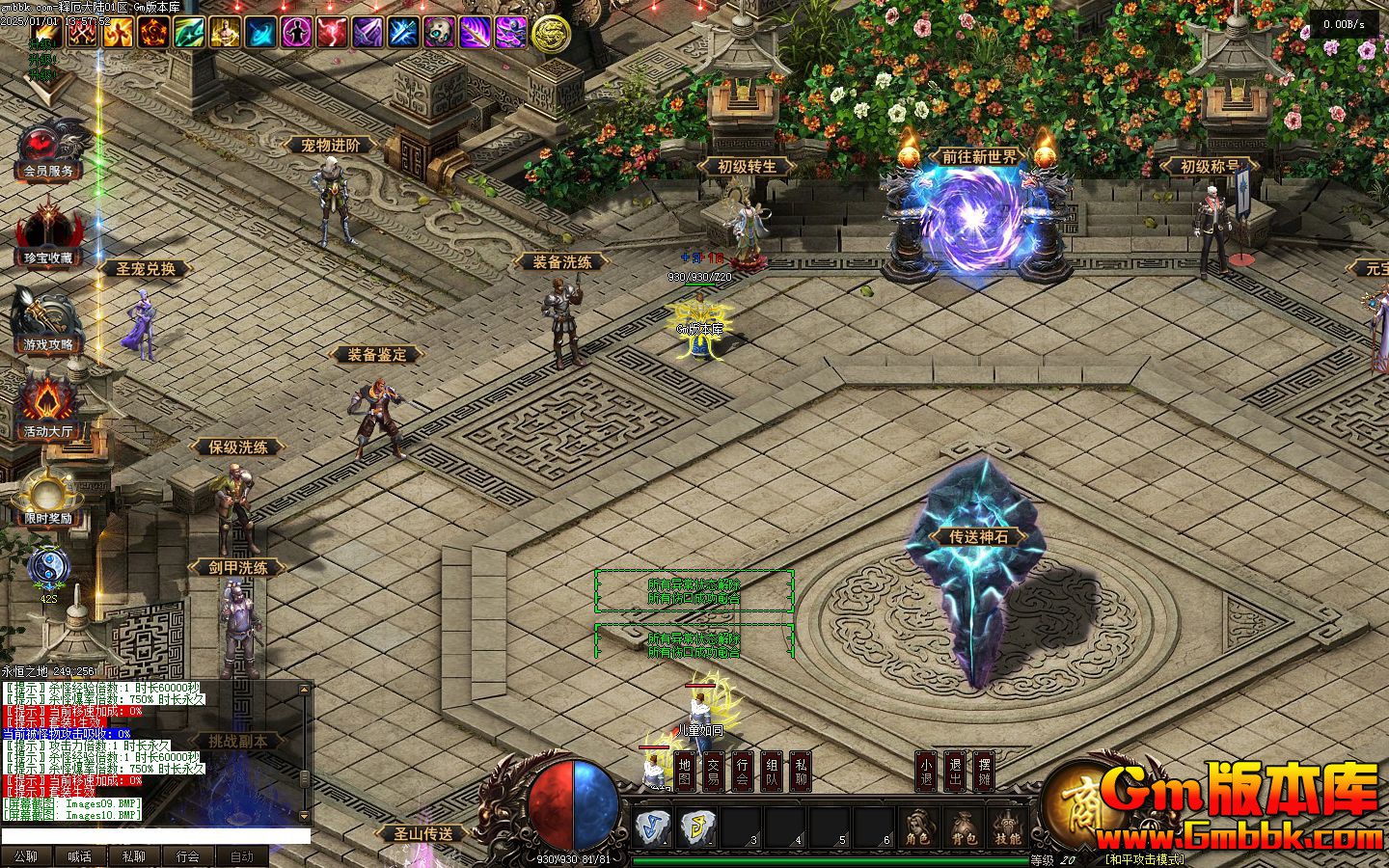1389x868 pixels.
Task: Open the 技能 skills panel
Action: coord(1007,828)
